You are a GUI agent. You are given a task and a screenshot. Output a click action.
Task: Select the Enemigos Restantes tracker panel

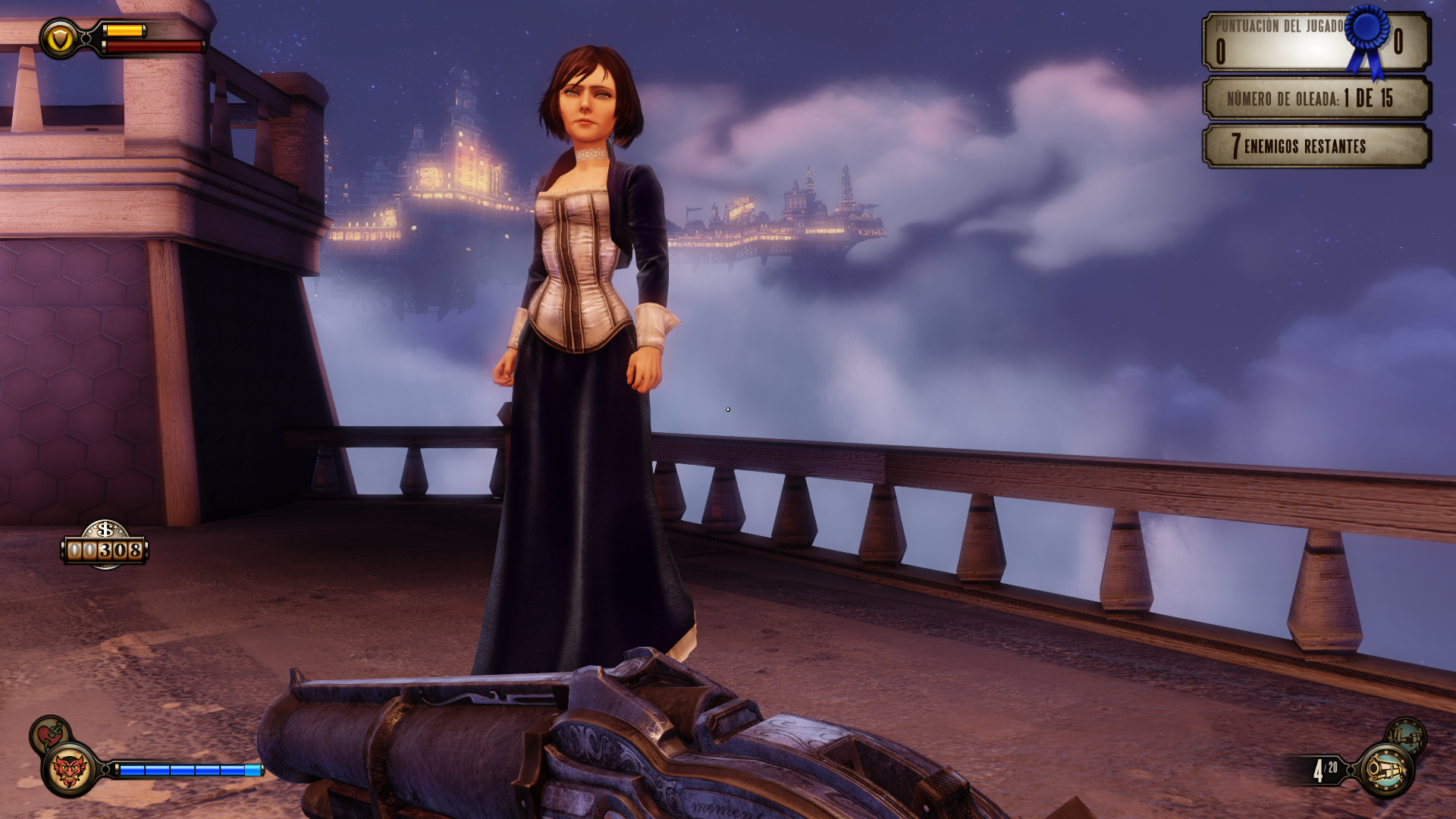tap(1316, 146)
